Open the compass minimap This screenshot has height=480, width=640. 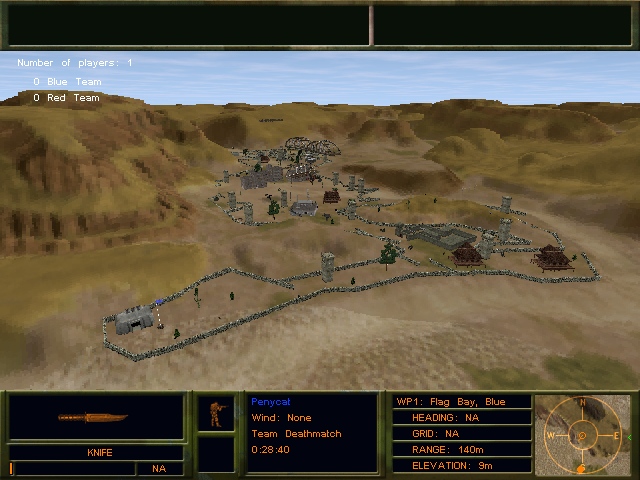click(x=582, y=435)
